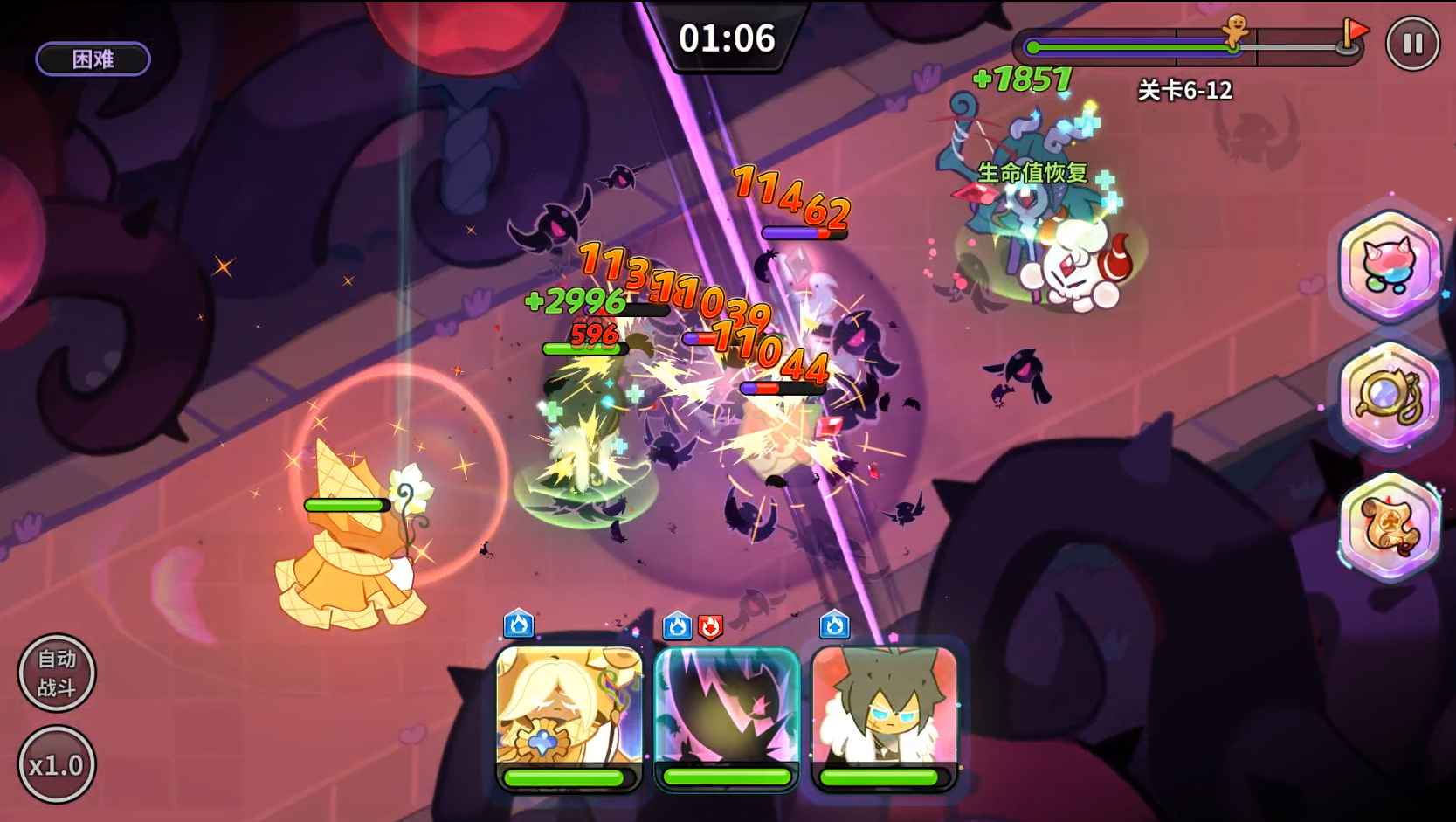
Task: Change the x1.0 battle speed
Action: [x=57, y=765]
